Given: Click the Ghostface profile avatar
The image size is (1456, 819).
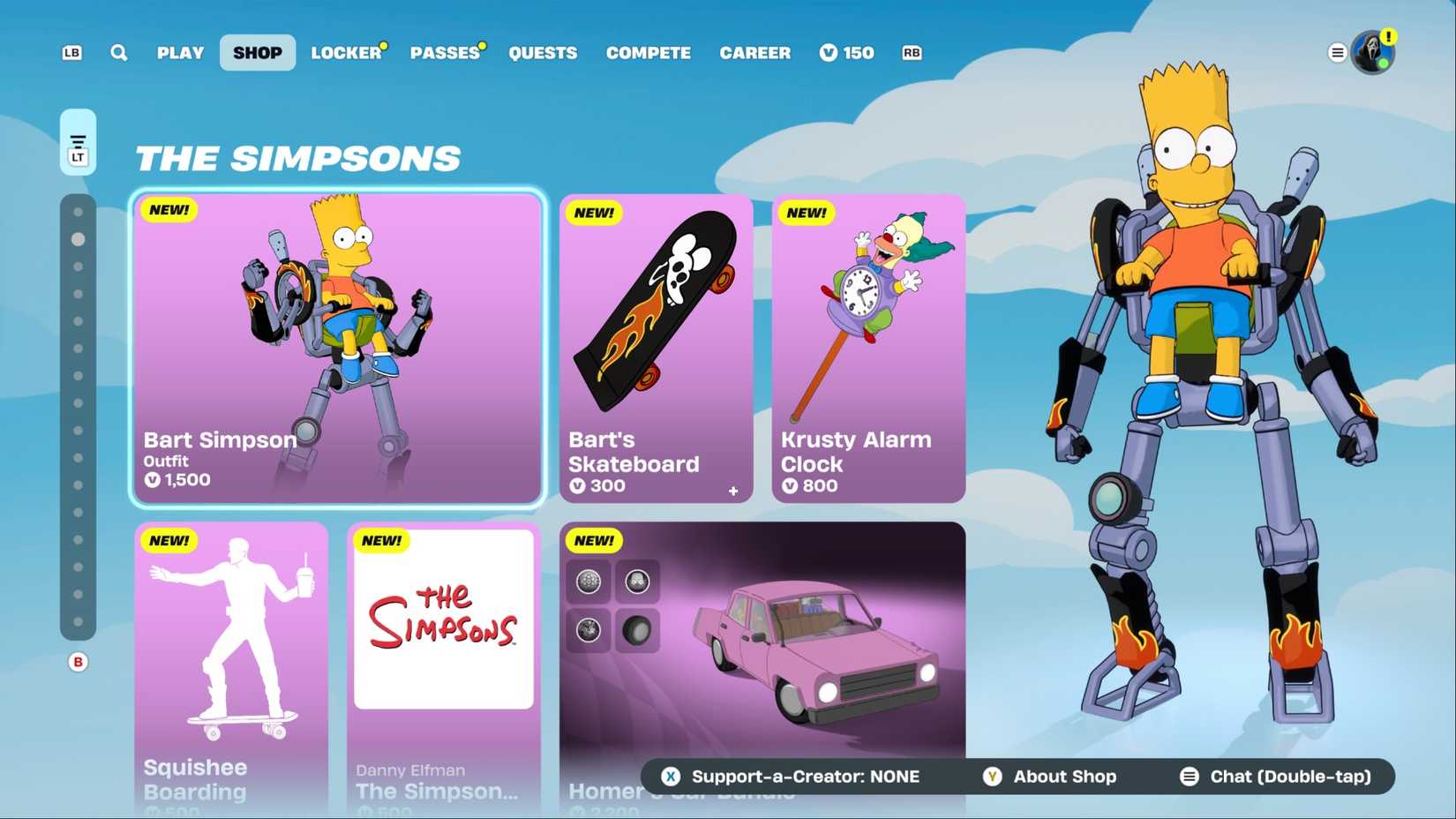Looking at the screenshot, I should coord(1370,53).
